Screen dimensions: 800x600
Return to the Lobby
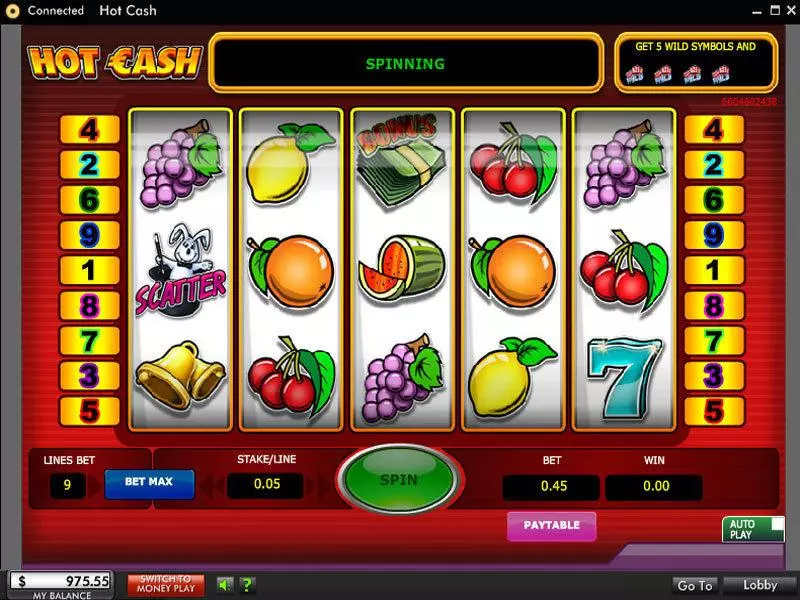click(759, 585)
